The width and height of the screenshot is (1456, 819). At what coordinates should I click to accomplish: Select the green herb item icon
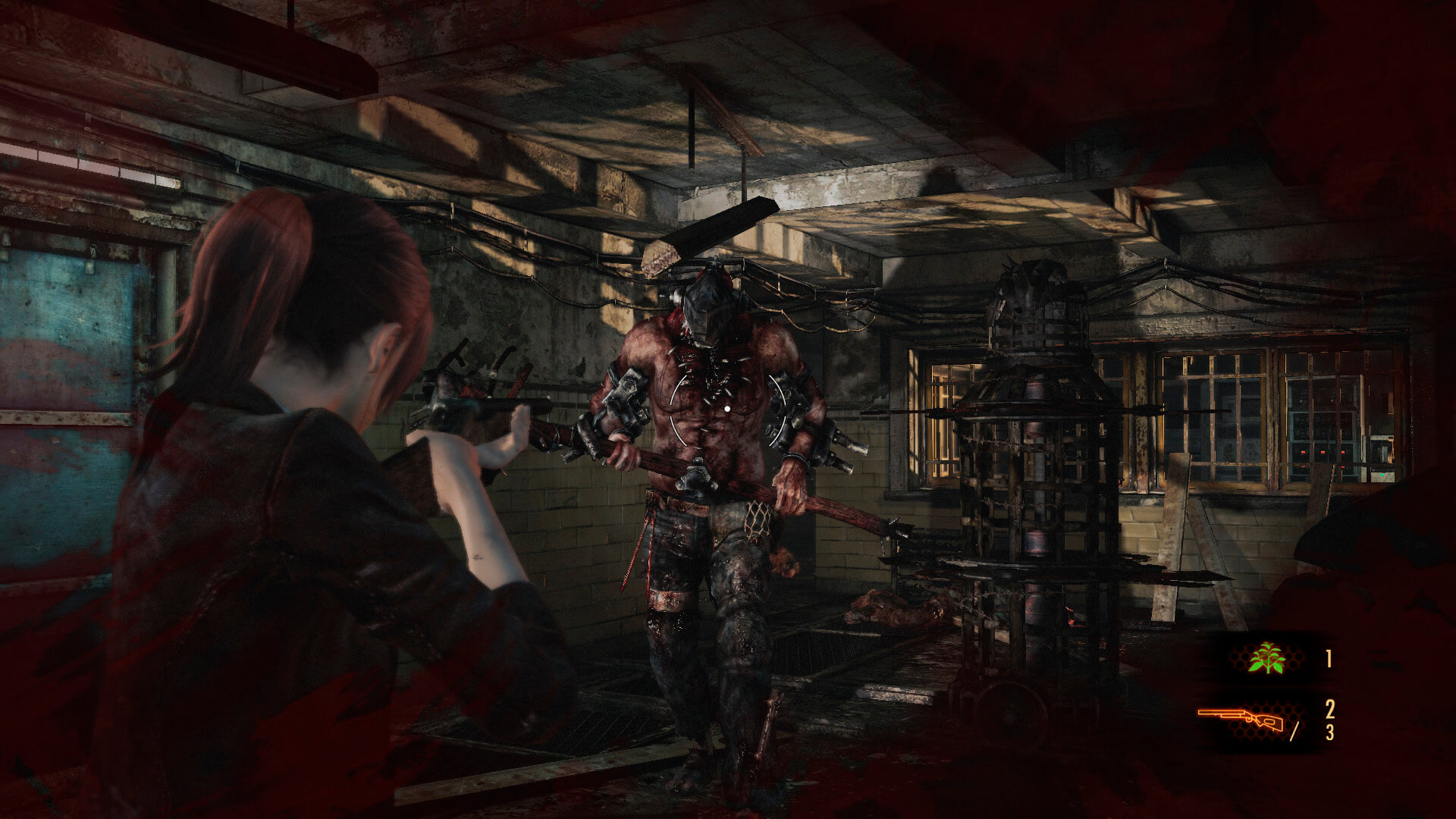coord(1266,658)
